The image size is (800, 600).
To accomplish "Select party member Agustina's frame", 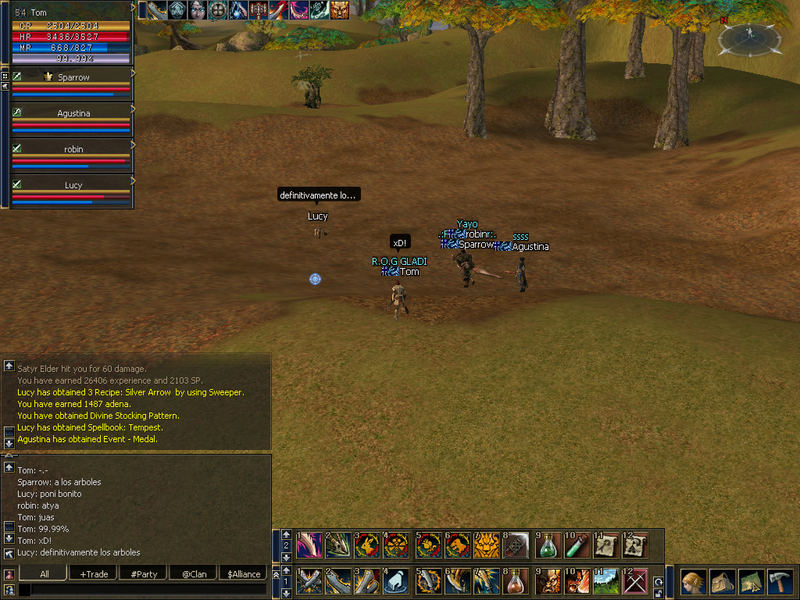I will (72, 113).
